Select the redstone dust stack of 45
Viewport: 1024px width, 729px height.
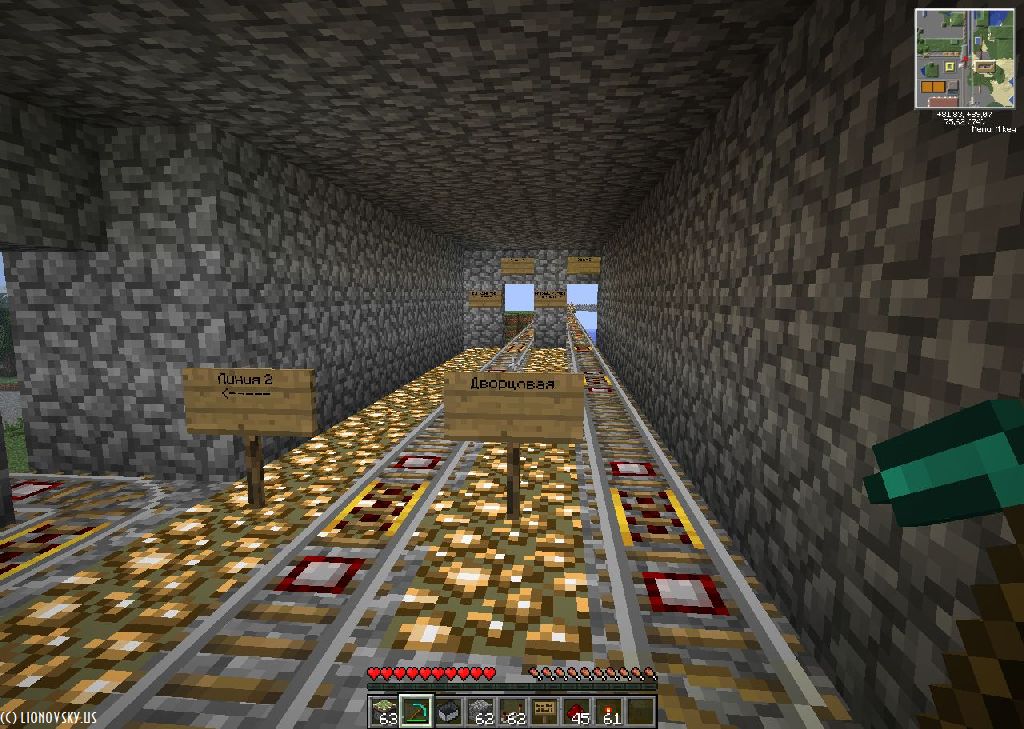(577, 711)
